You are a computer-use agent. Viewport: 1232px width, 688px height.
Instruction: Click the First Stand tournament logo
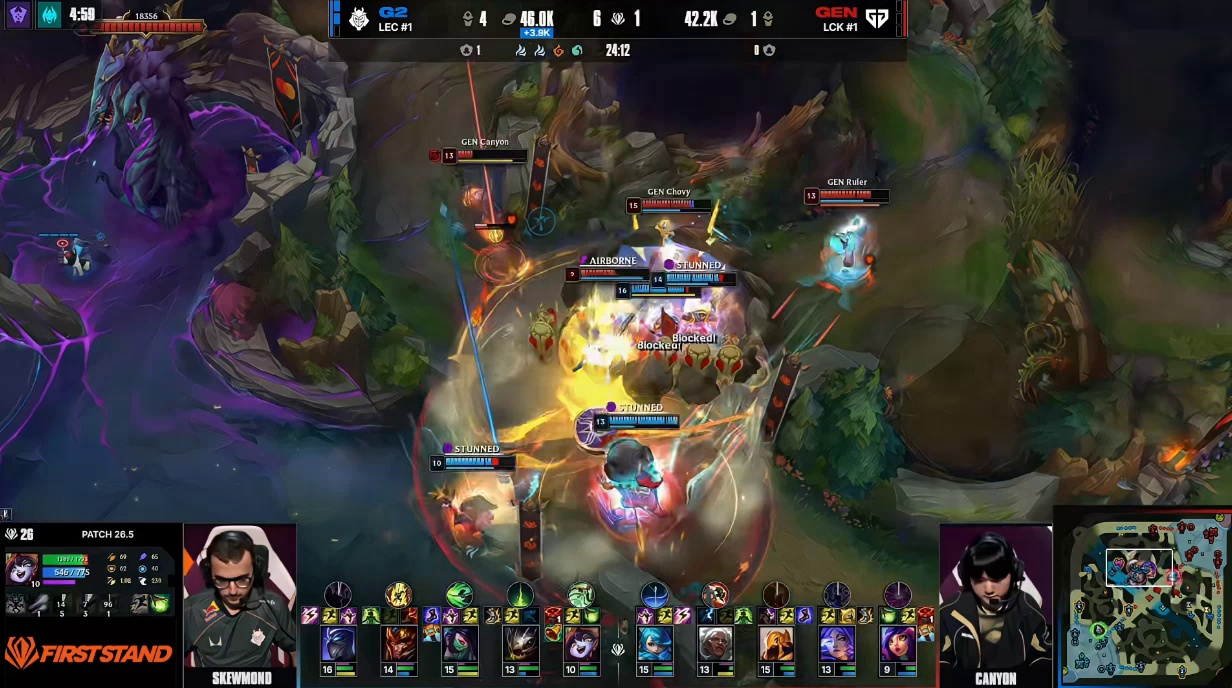pyautogui.click(x=88, y=654)
